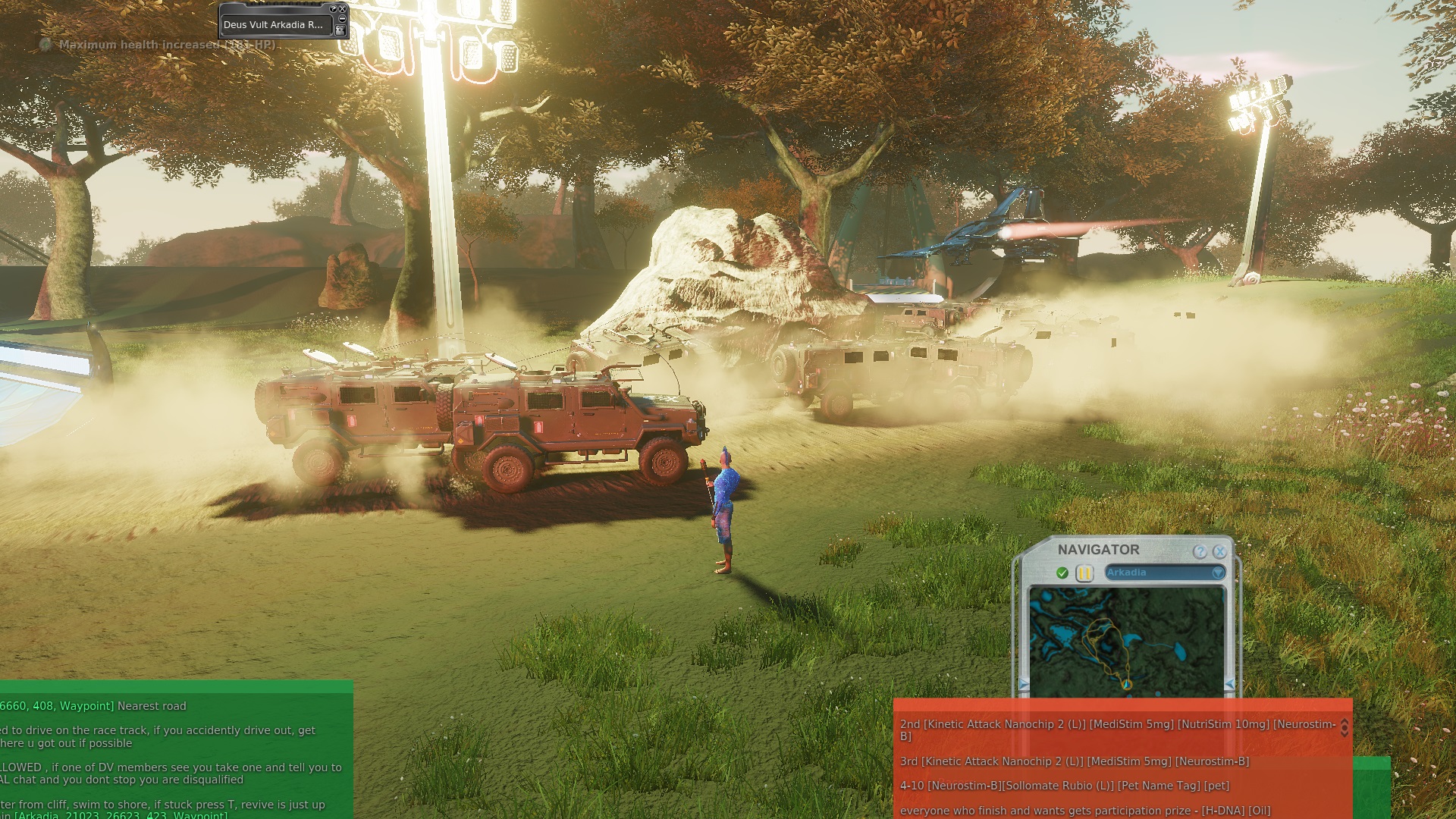Click the Navigator's right side arrow
This screenshot has width=1456, height=819.
pos(1229,685)
